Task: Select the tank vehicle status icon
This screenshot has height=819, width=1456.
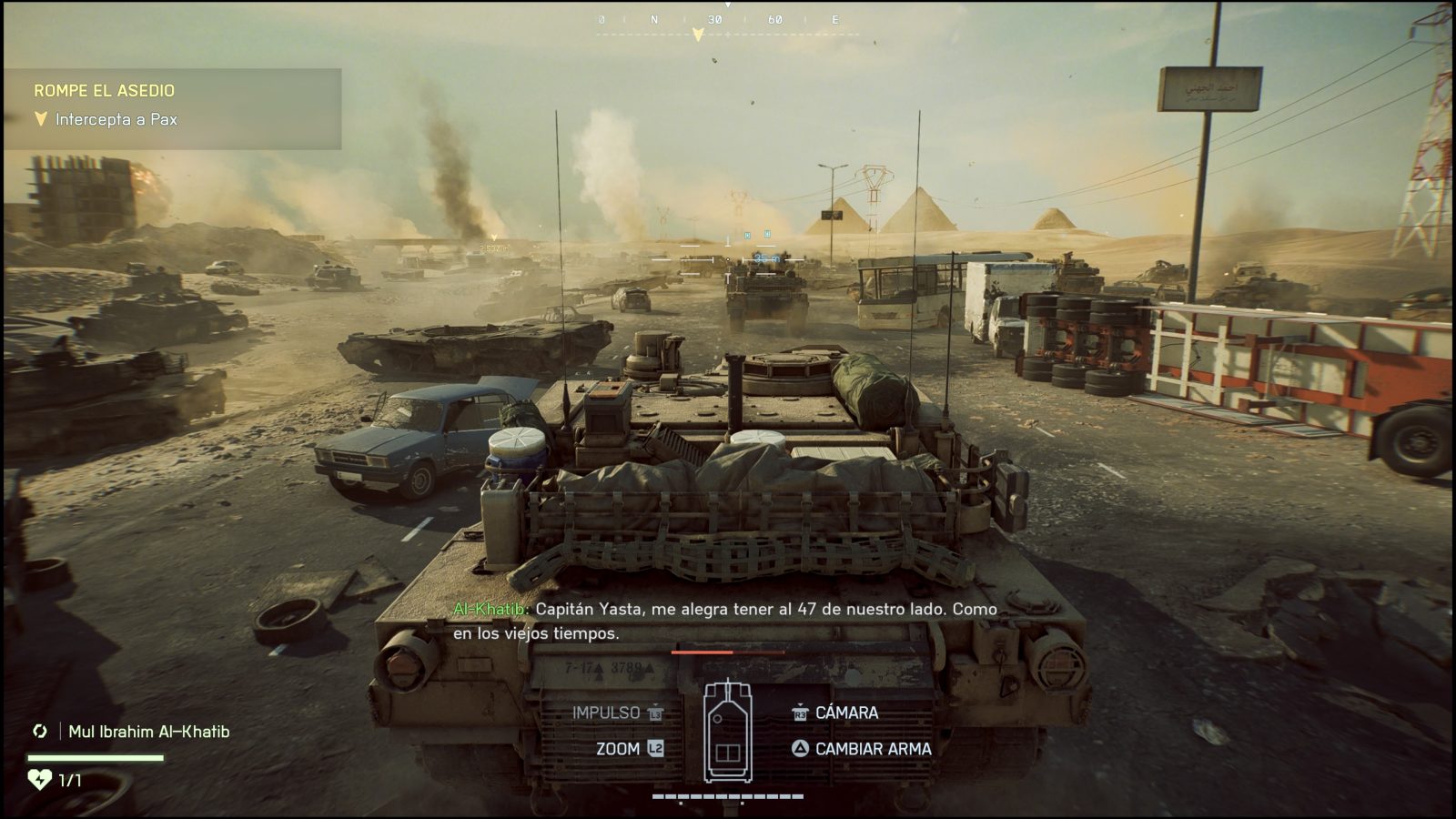Action: click(727, 731)
